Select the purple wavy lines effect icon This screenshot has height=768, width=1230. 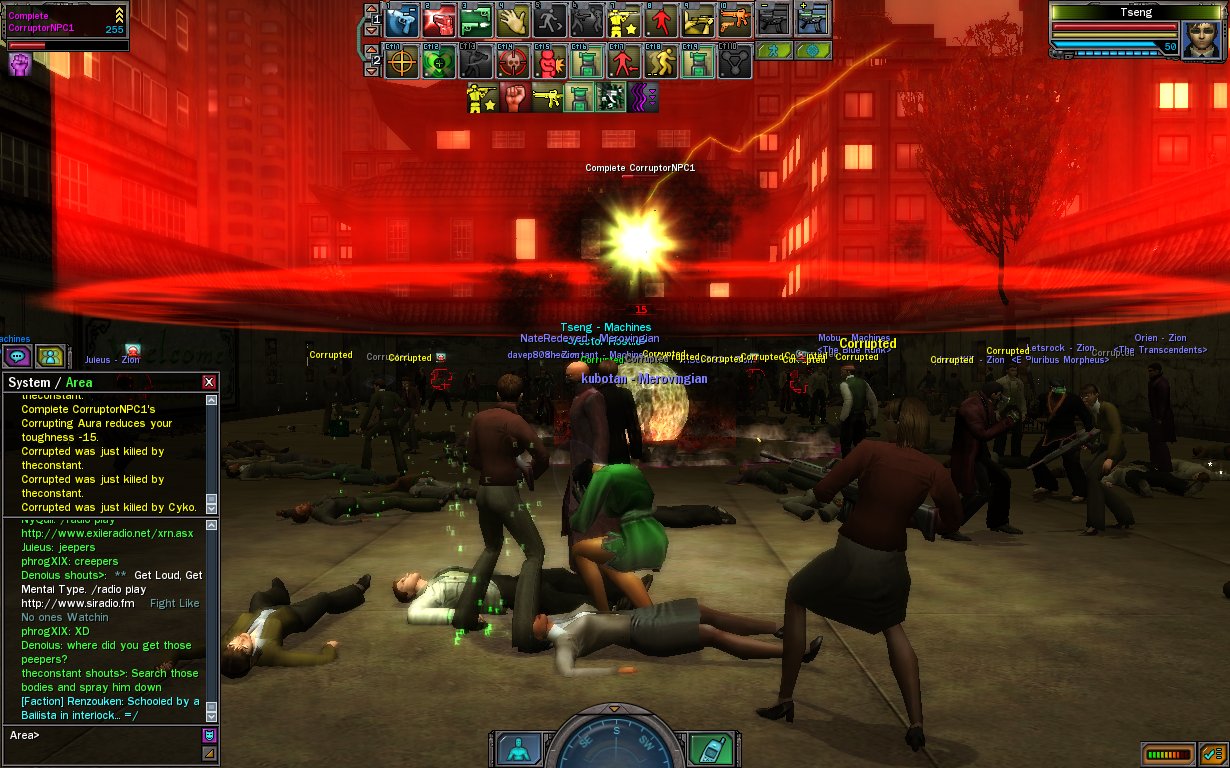tap(643, 97)
